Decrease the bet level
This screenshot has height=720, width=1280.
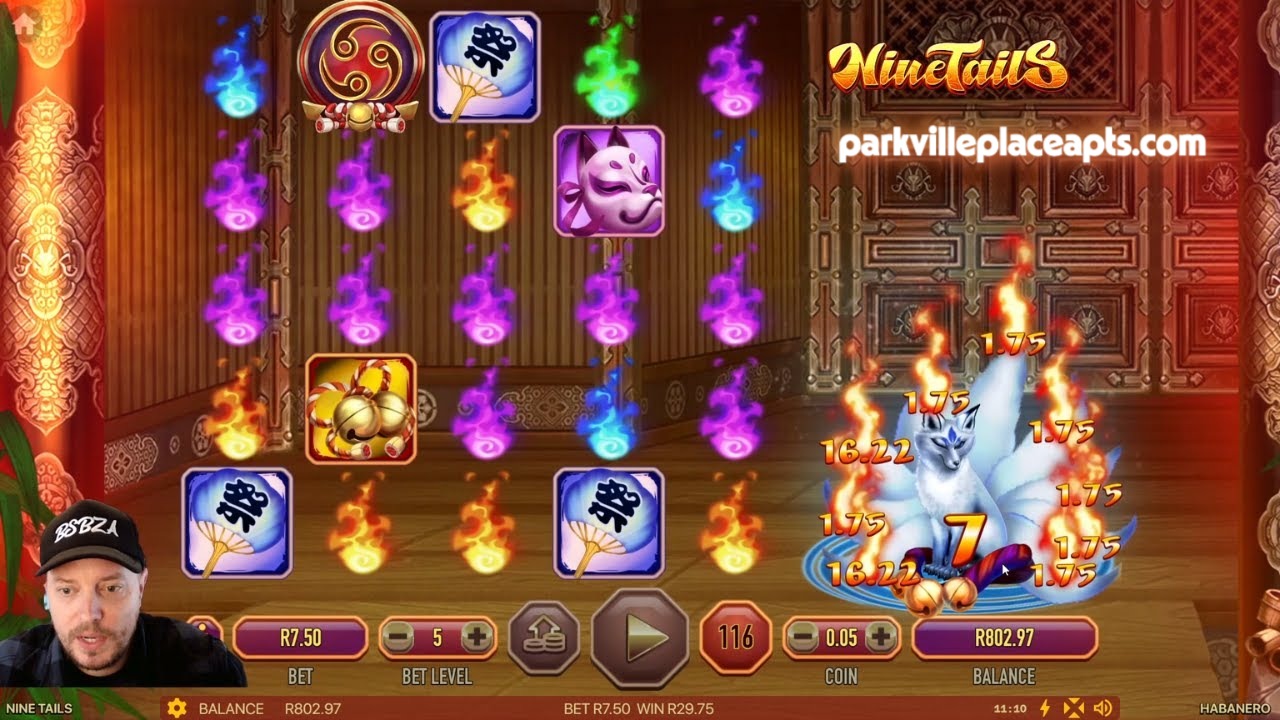tap(399, 637)
